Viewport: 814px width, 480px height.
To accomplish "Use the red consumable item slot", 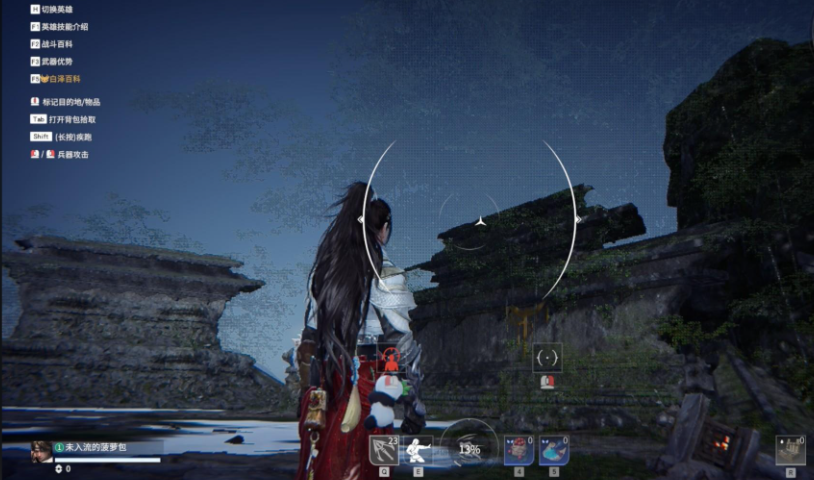I will point(518,450).
